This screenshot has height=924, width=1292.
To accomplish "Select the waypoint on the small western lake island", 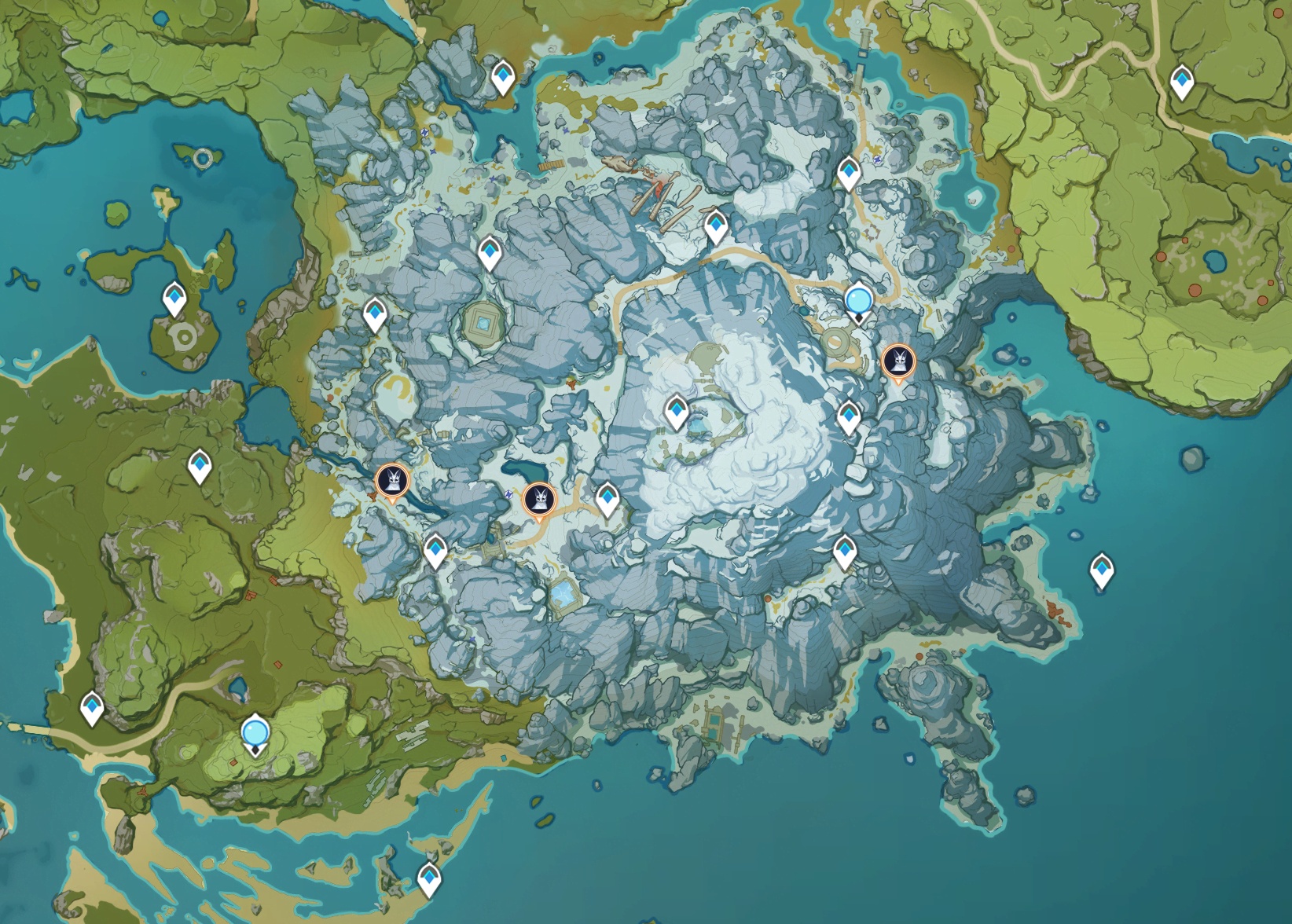I will click(174, 299).
